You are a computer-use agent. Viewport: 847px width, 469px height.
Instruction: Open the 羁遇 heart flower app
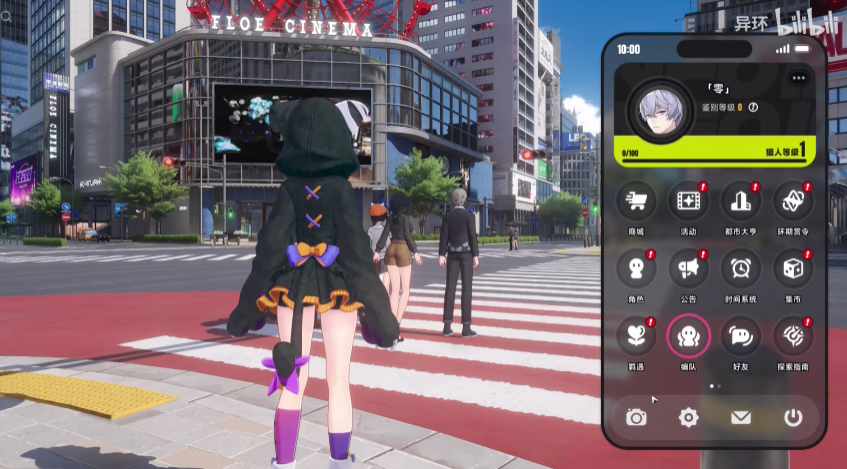click(636, 336)
